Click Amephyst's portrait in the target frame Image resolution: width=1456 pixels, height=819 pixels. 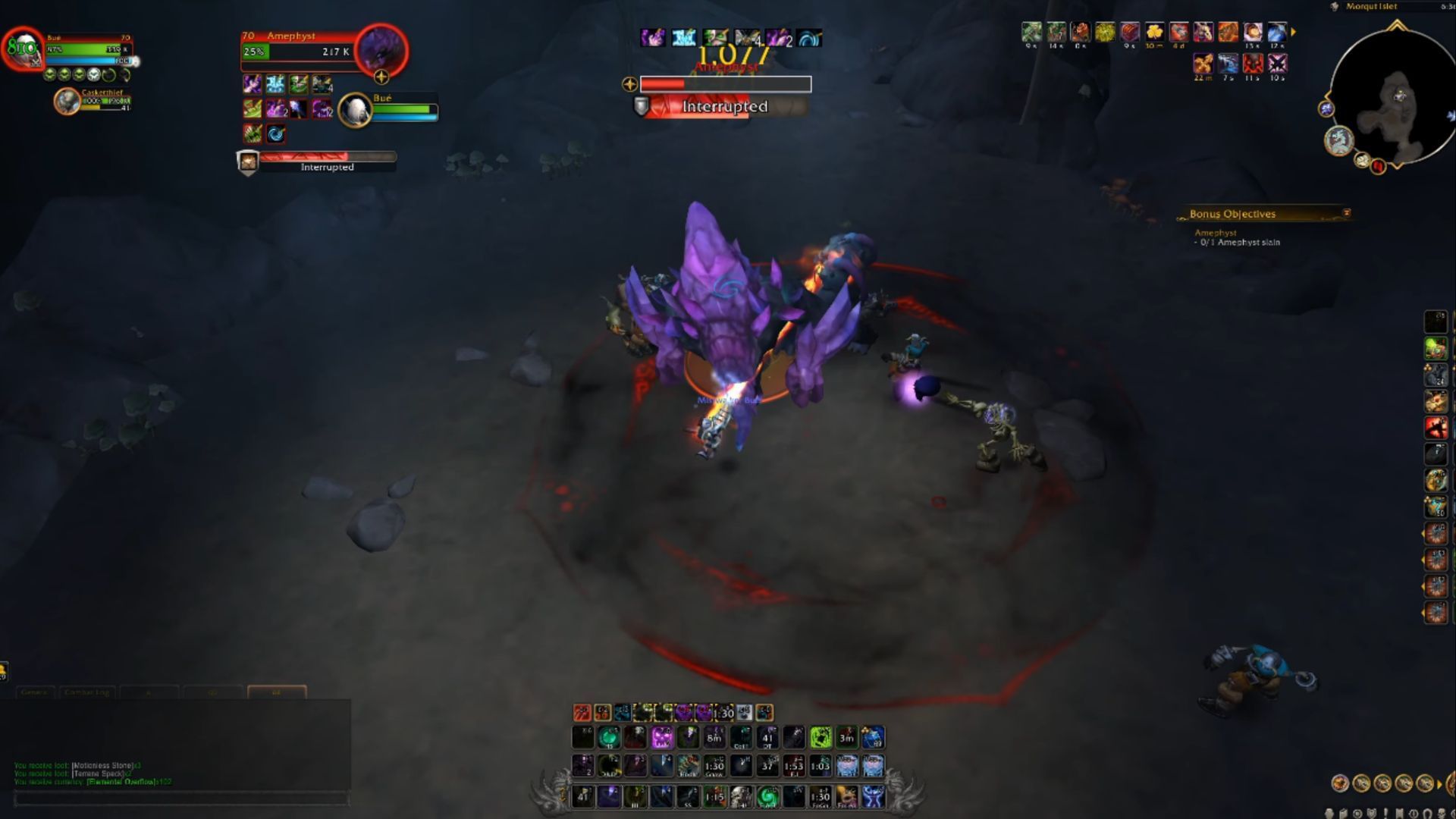point(383,51)
